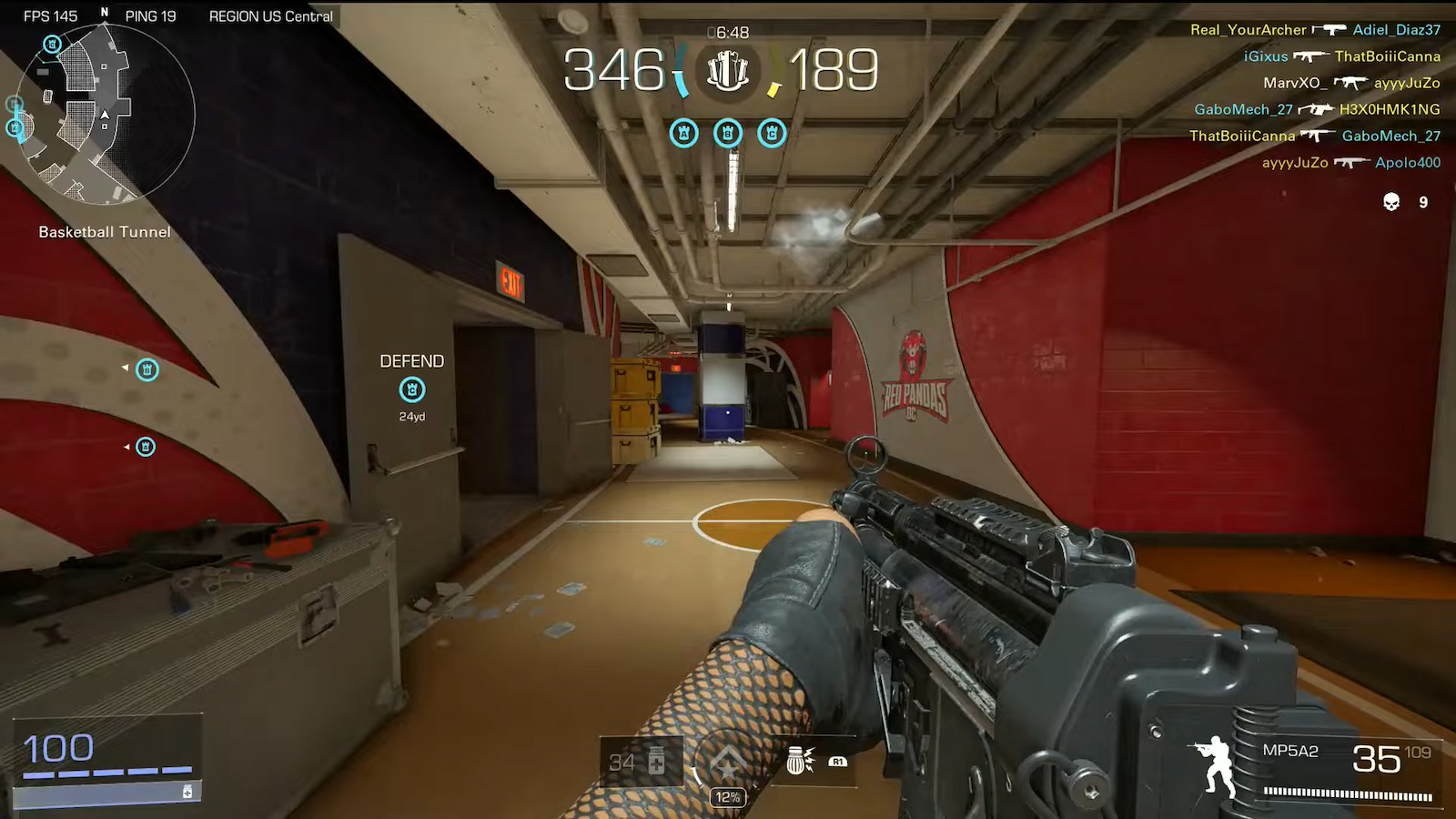
Task: Click the health bar showing 100
Action: (57, 748)
